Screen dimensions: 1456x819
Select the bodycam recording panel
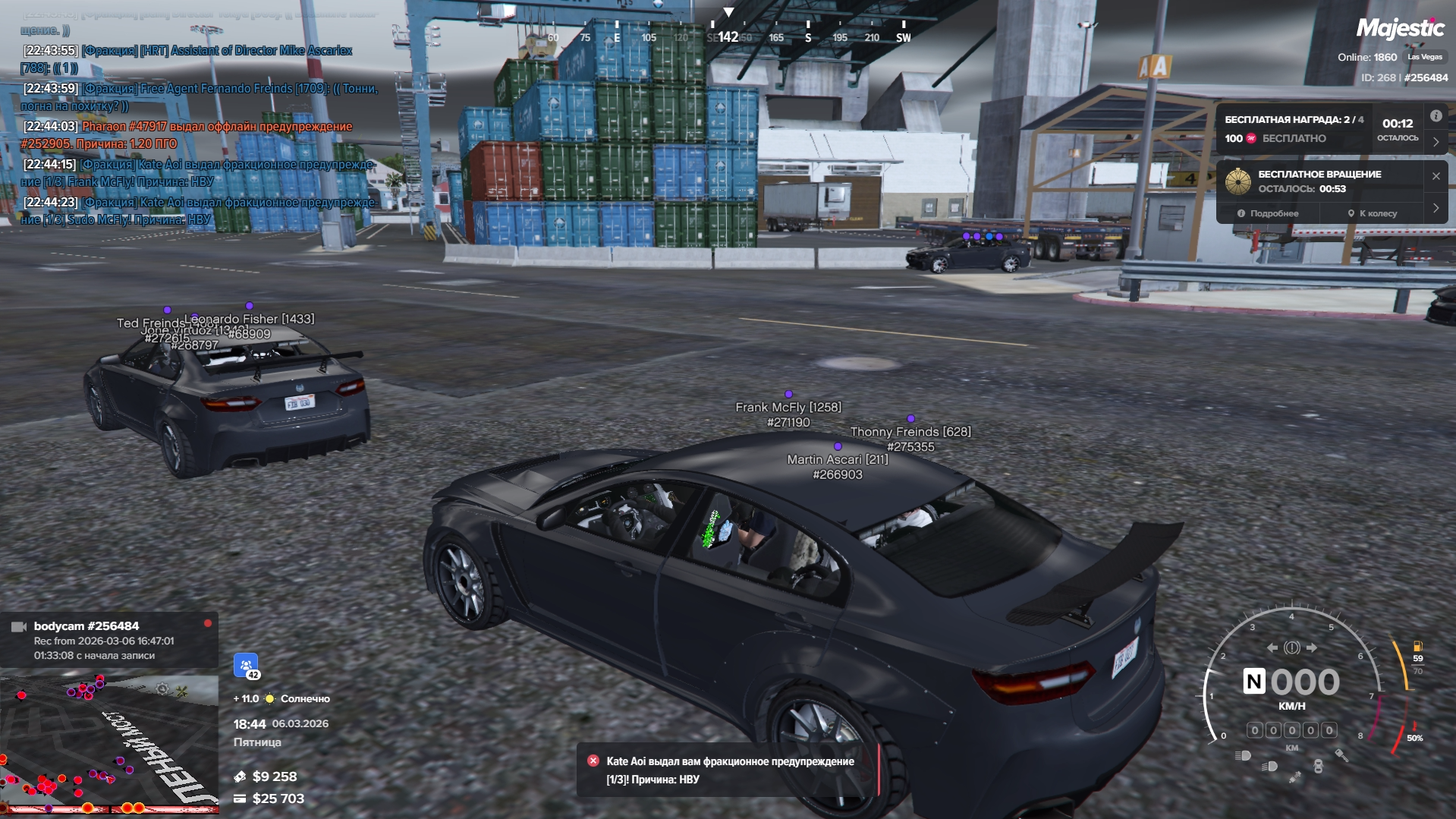tap(108, 640)
